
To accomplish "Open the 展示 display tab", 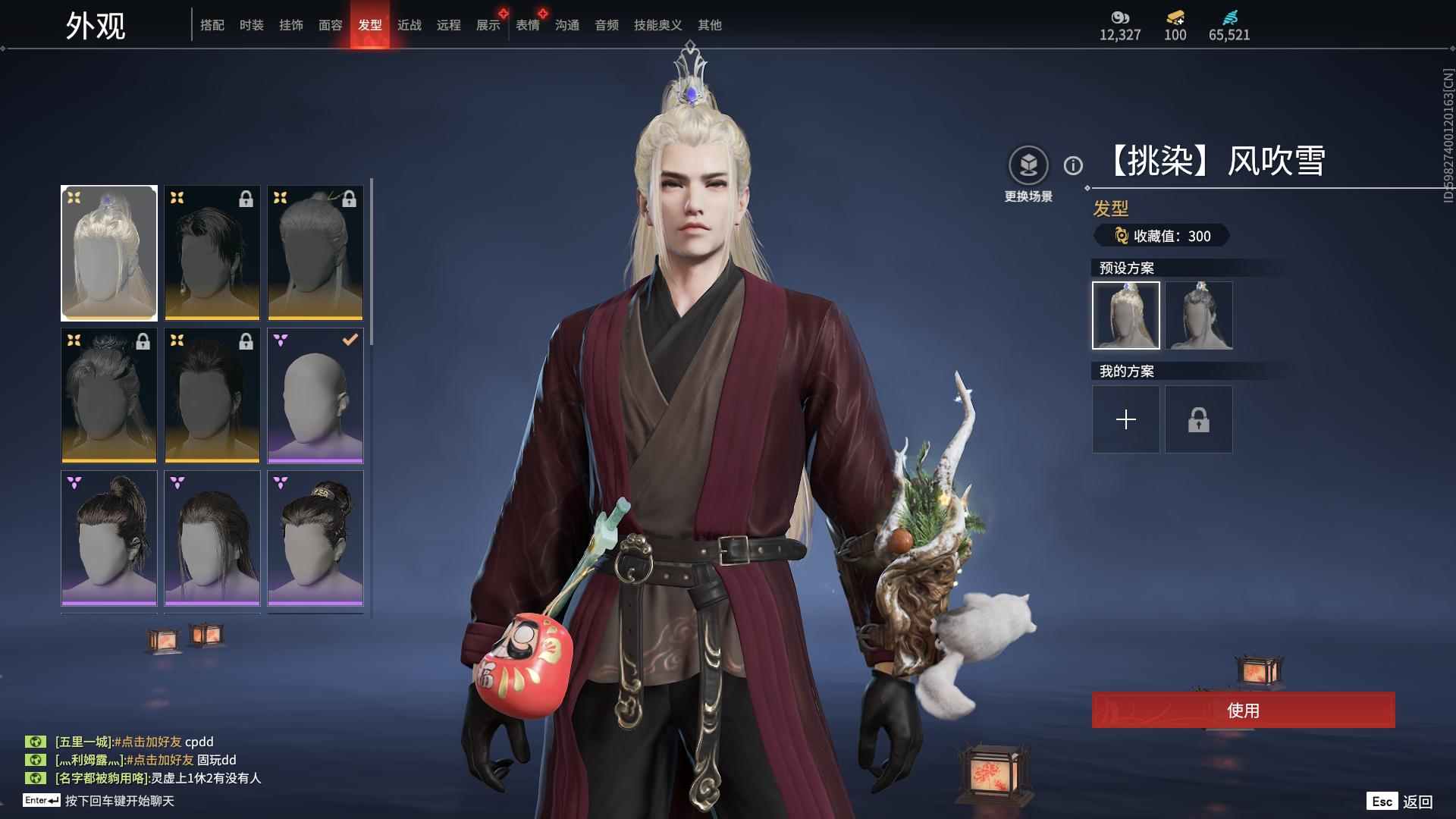I will tap(488, 25).
